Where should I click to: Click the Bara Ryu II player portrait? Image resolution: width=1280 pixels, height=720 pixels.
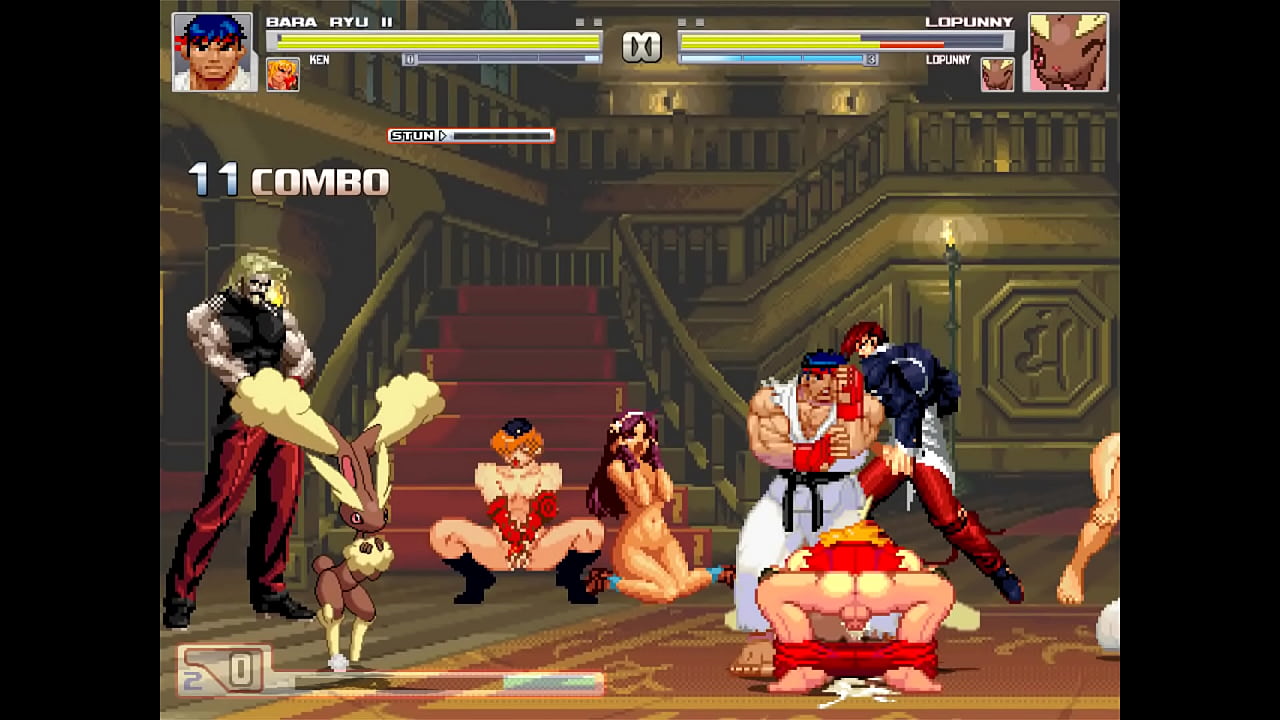click(x=213, y=52)
